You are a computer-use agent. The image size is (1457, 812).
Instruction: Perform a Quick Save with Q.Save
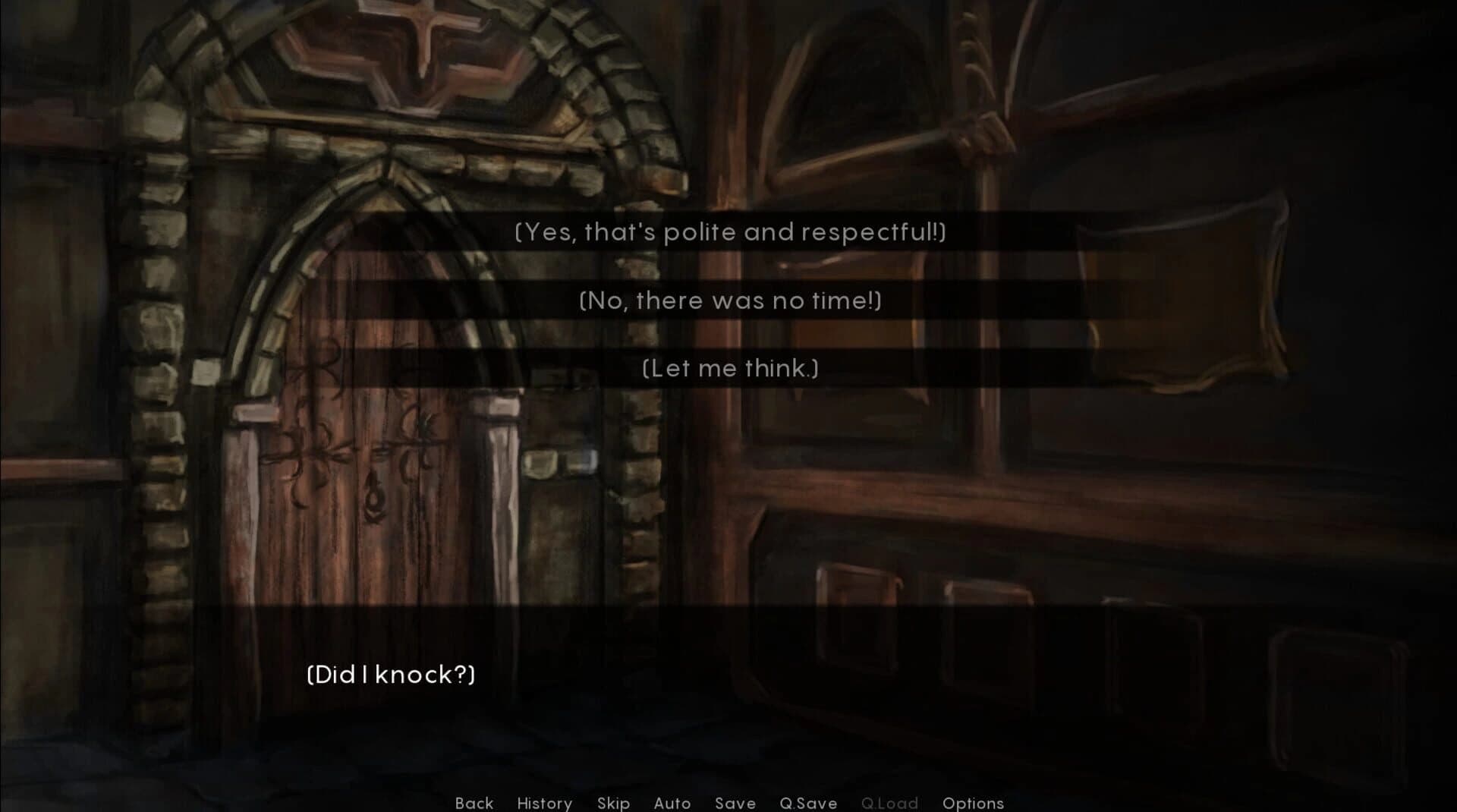[808, 803]
